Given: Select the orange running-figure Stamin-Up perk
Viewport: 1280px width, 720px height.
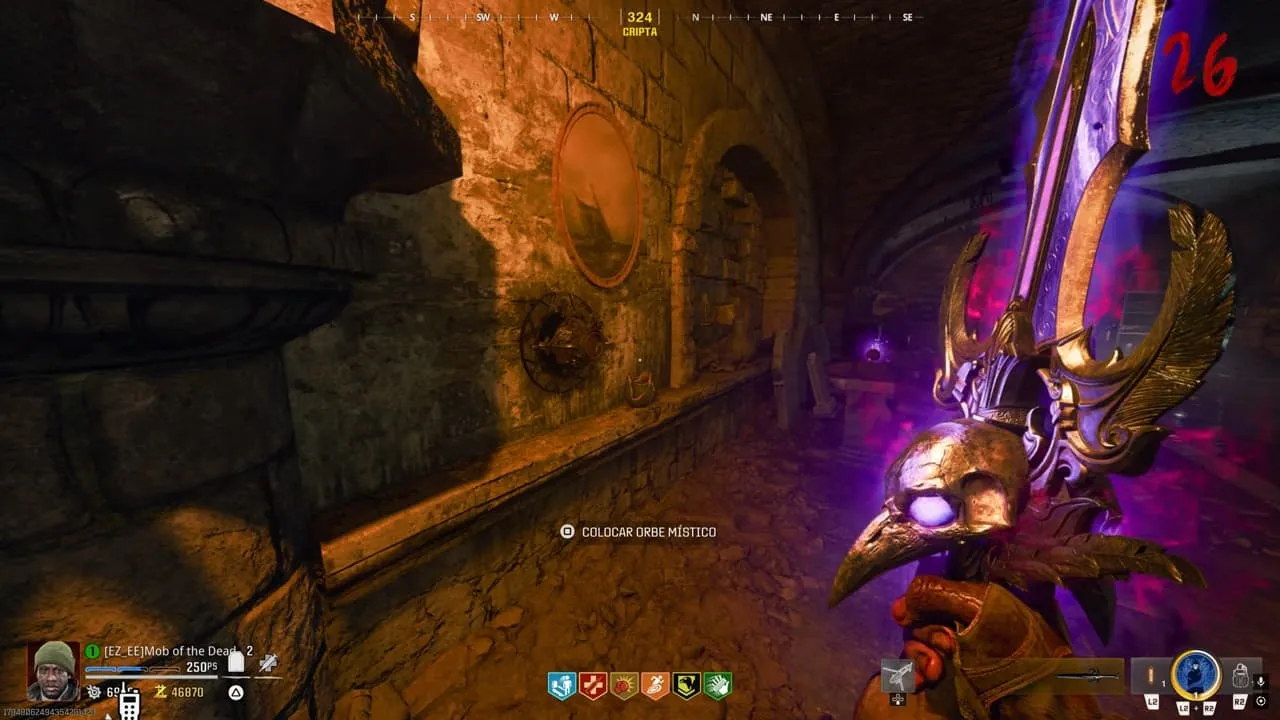Looking at the screenshot, I should pos(655,686).
